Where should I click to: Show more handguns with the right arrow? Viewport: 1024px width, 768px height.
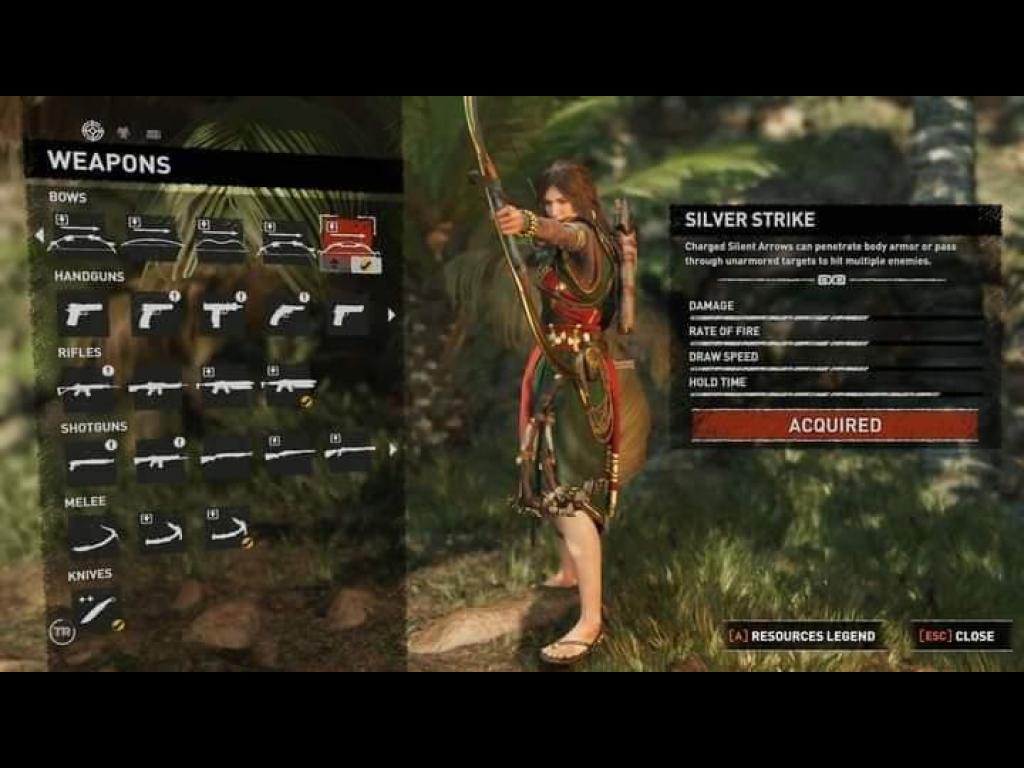coord(391,315)
